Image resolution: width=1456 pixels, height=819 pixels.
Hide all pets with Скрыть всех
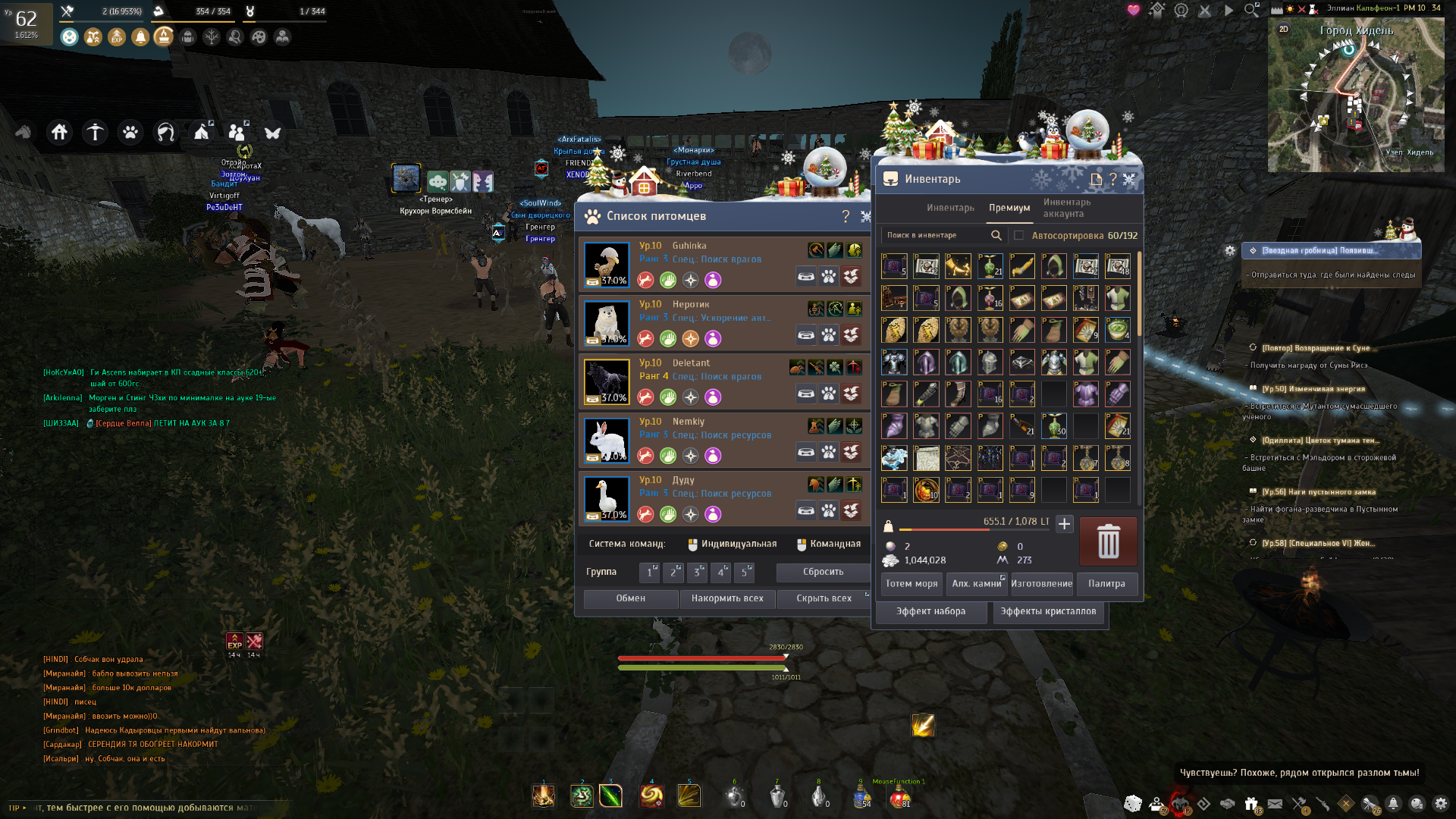824,598
